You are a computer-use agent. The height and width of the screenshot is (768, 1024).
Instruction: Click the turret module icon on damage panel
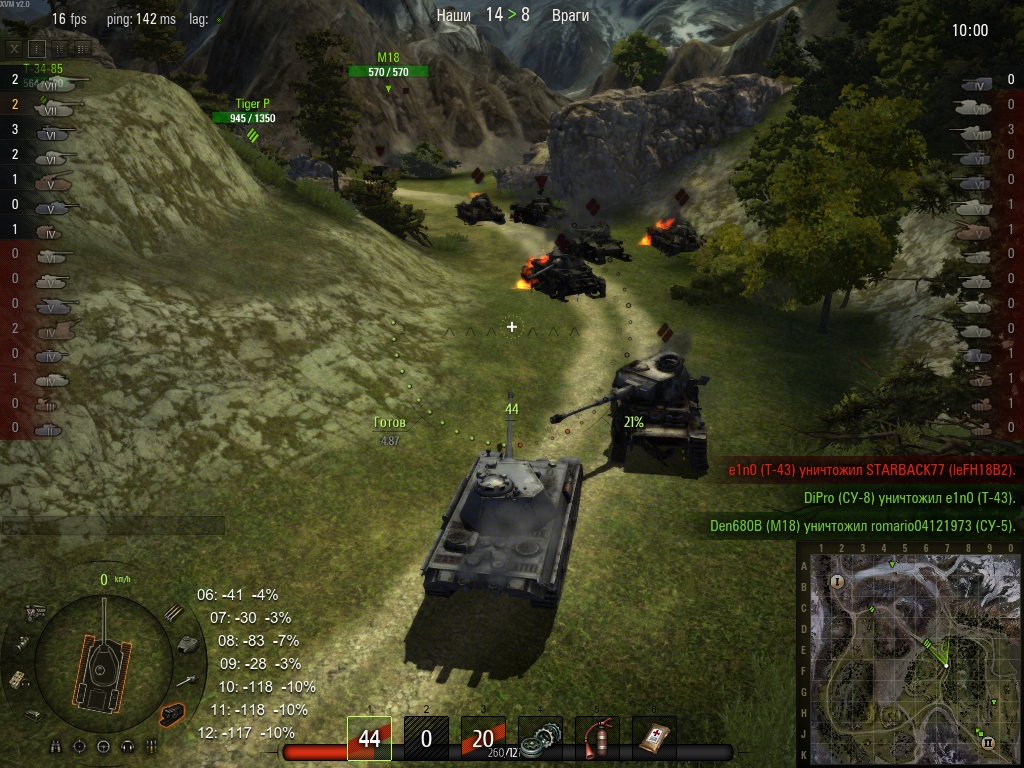[x=186, y=645]
